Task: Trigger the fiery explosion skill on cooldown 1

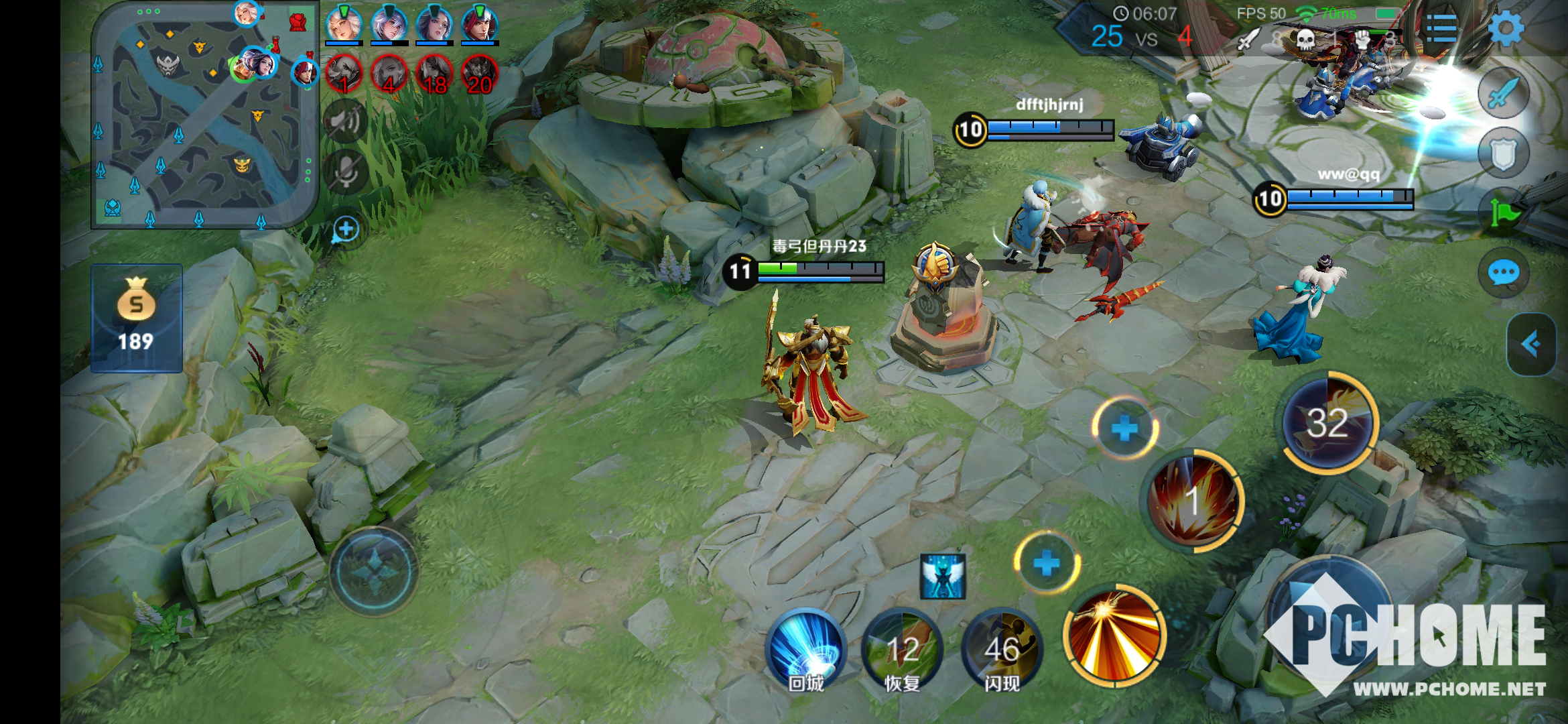Action: coord(1193,500)
